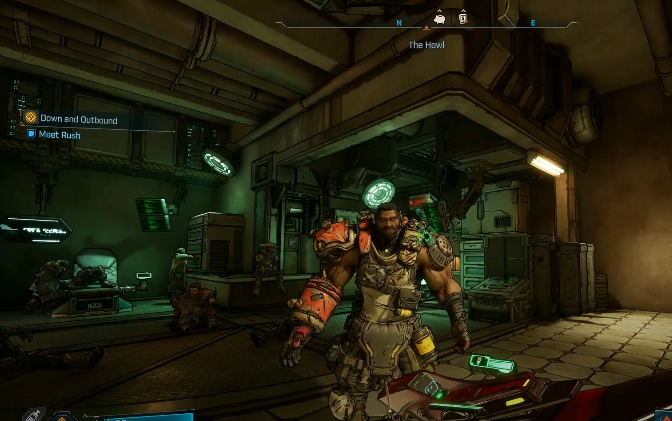Click the orange waypoint arrow on the compass
This screenshot has height=421, width=672.
[428, 28]
